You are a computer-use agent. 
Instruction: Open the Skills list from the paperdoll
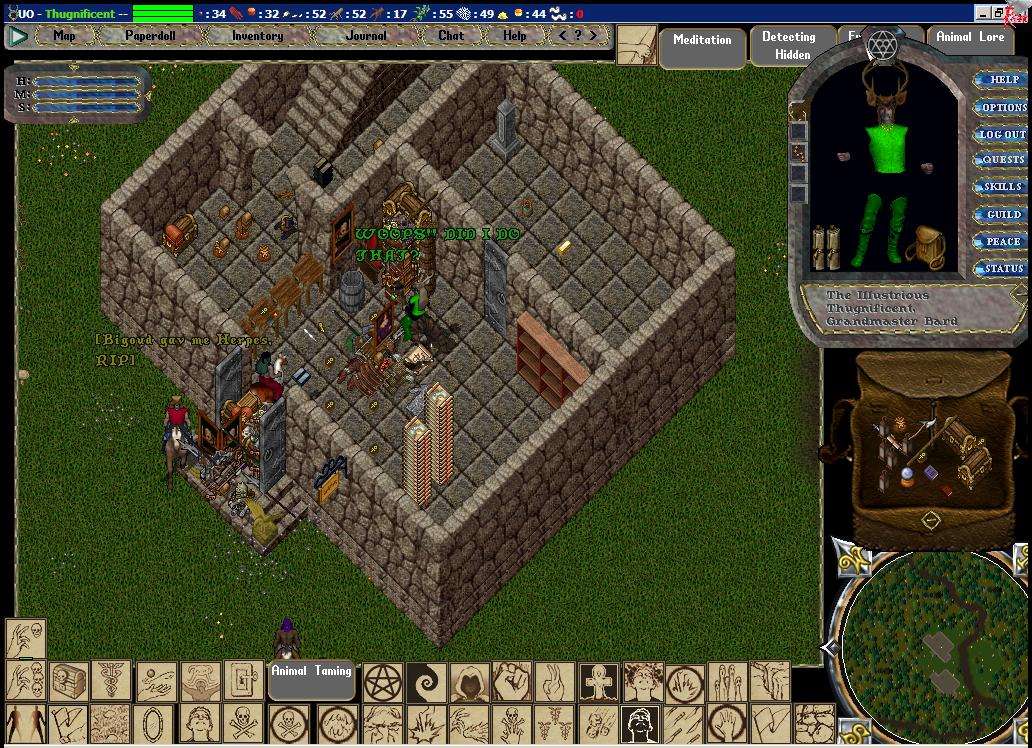[1003, 187]
